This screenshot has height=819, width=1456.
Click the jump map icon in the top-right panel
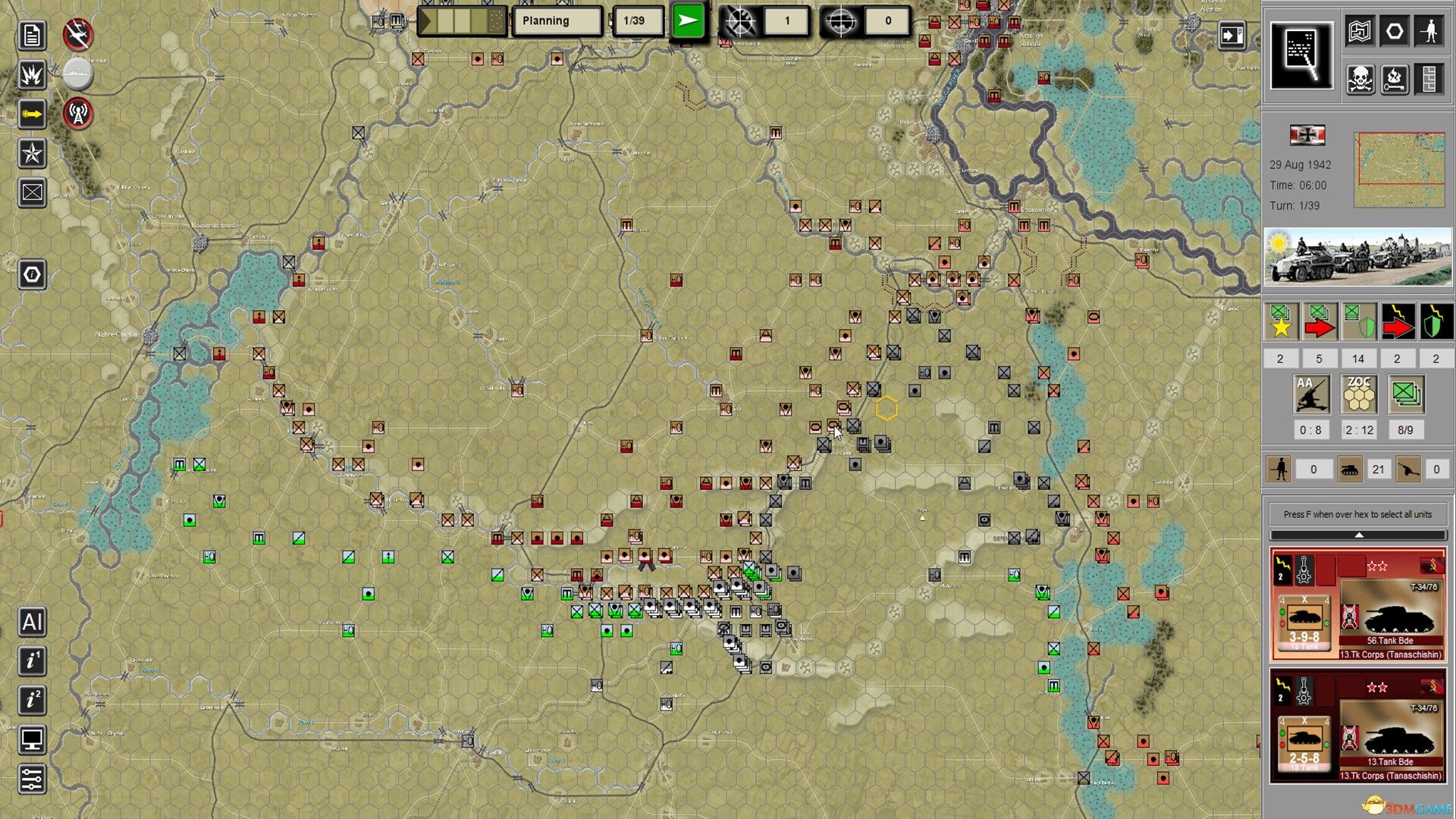tap(1360, 30)
